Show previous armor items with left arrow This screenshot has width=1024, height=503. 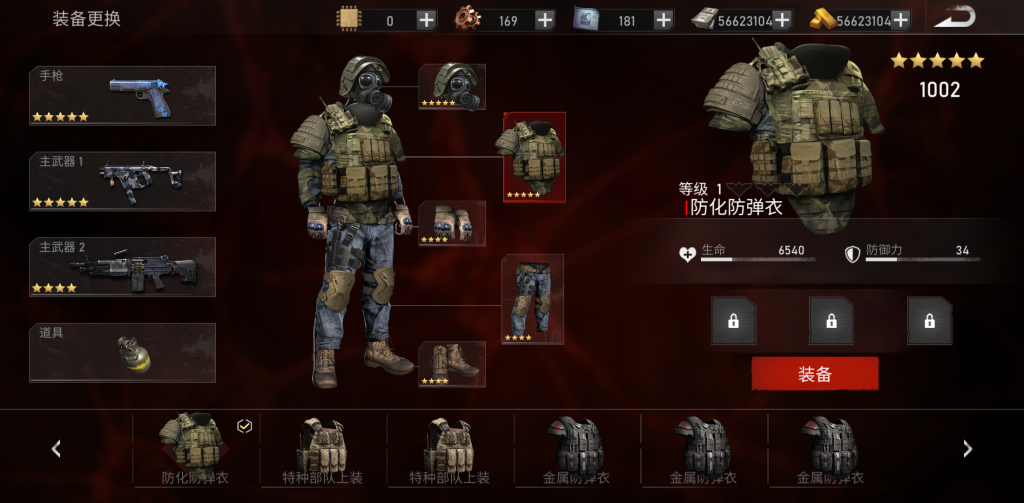pyautogui.click(x=56, y=449)
